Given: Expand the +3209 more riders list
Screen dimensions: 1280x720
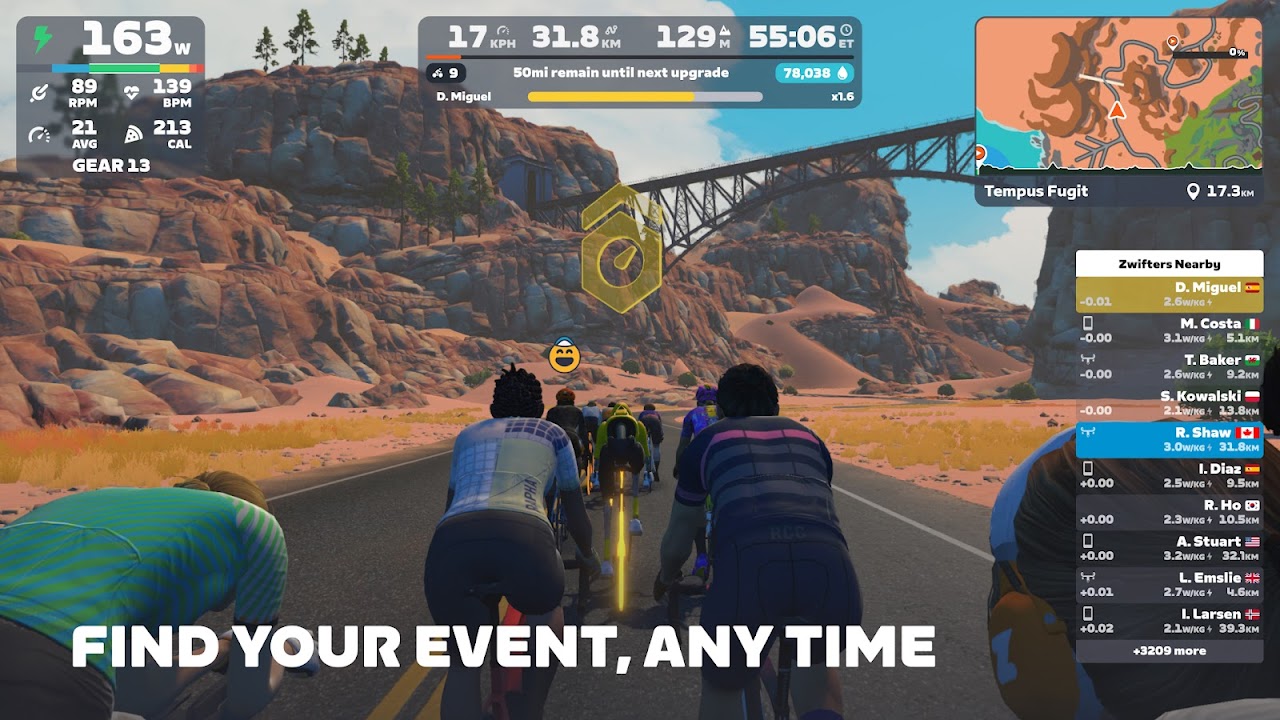Looking at the screenshot, I should (1170, 651).
